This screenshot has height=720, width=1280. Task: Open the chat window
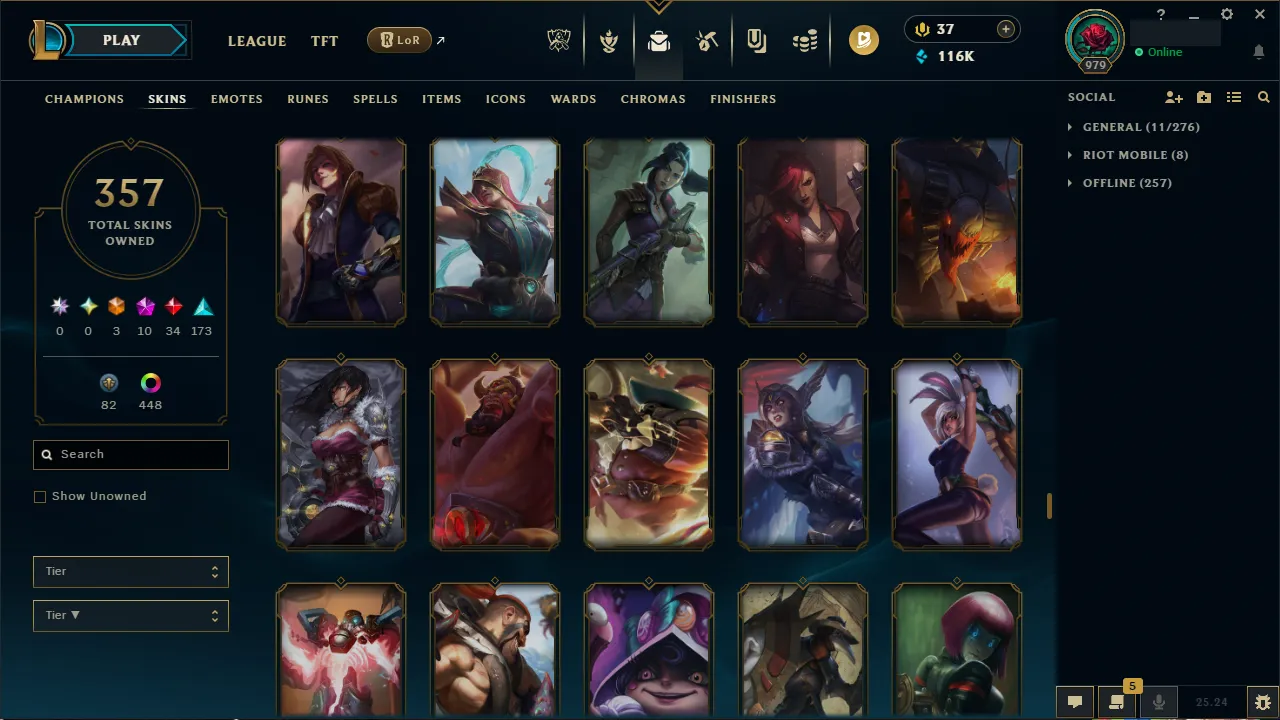(x=1075, y=701)
